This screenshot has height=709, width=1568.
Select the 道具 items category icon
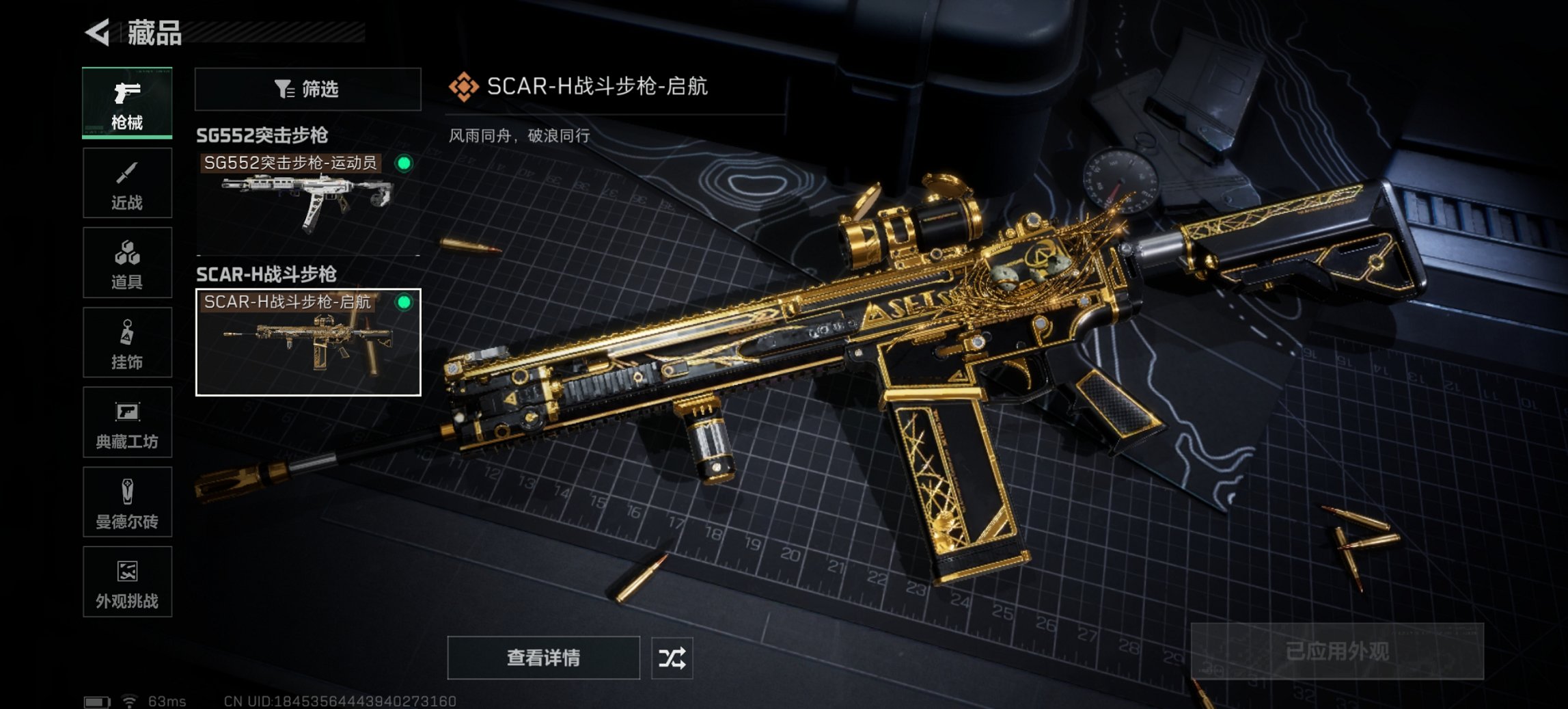(127, 262)
